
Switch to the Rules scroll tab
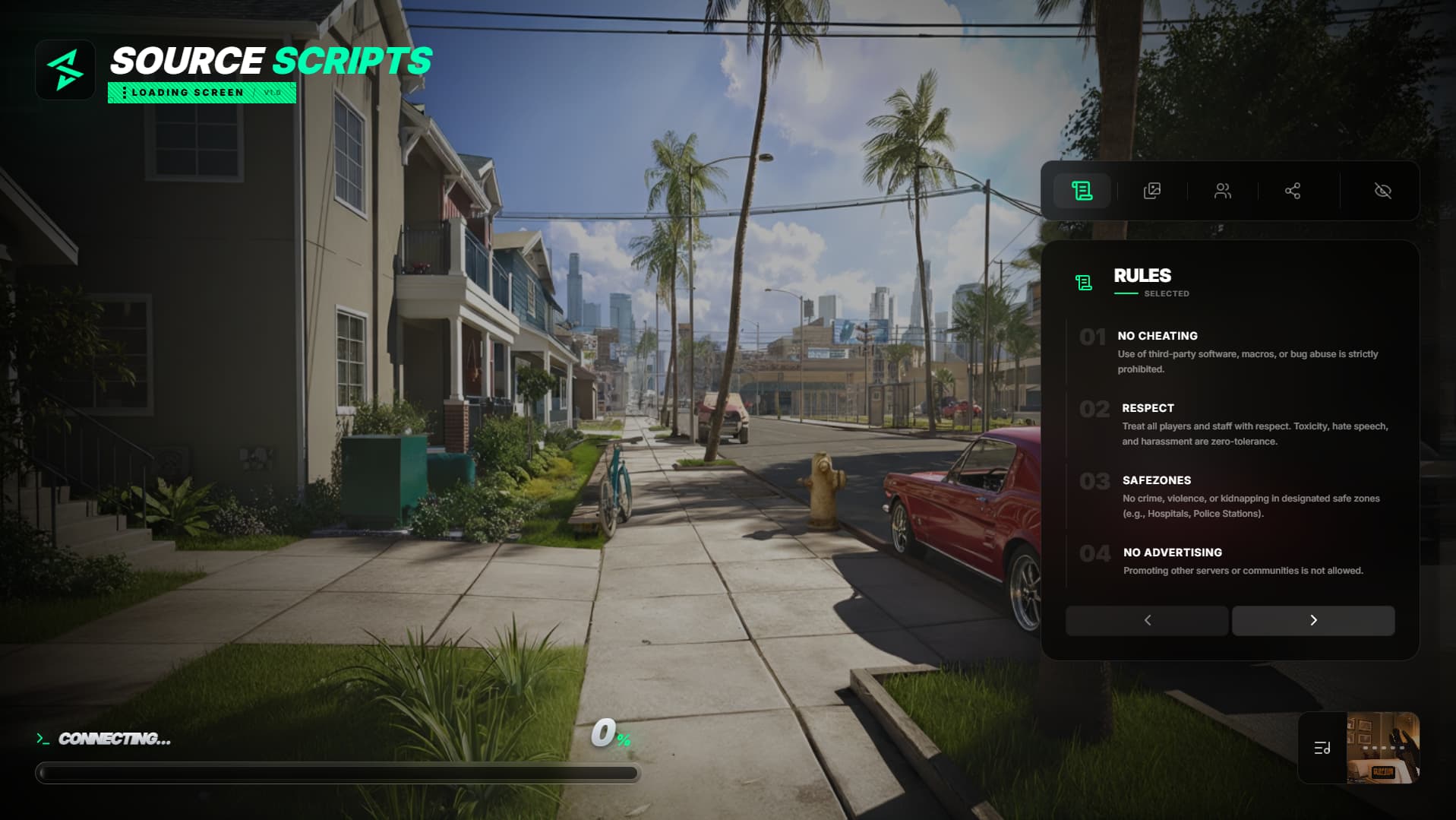(x=1082, y=191)
